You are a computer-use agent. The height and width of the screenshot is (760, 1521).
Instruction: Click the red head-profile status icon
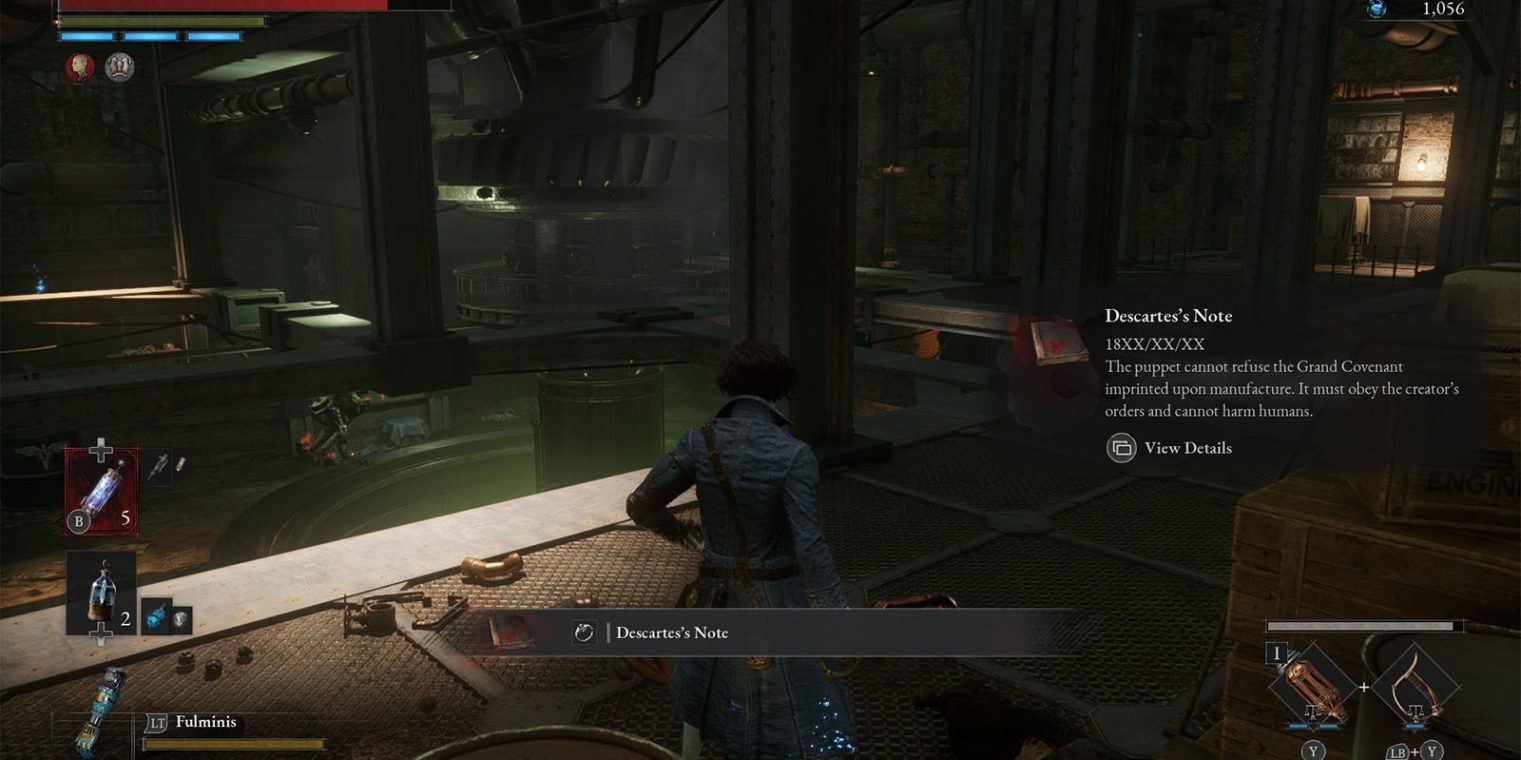(x=80, y=67)
